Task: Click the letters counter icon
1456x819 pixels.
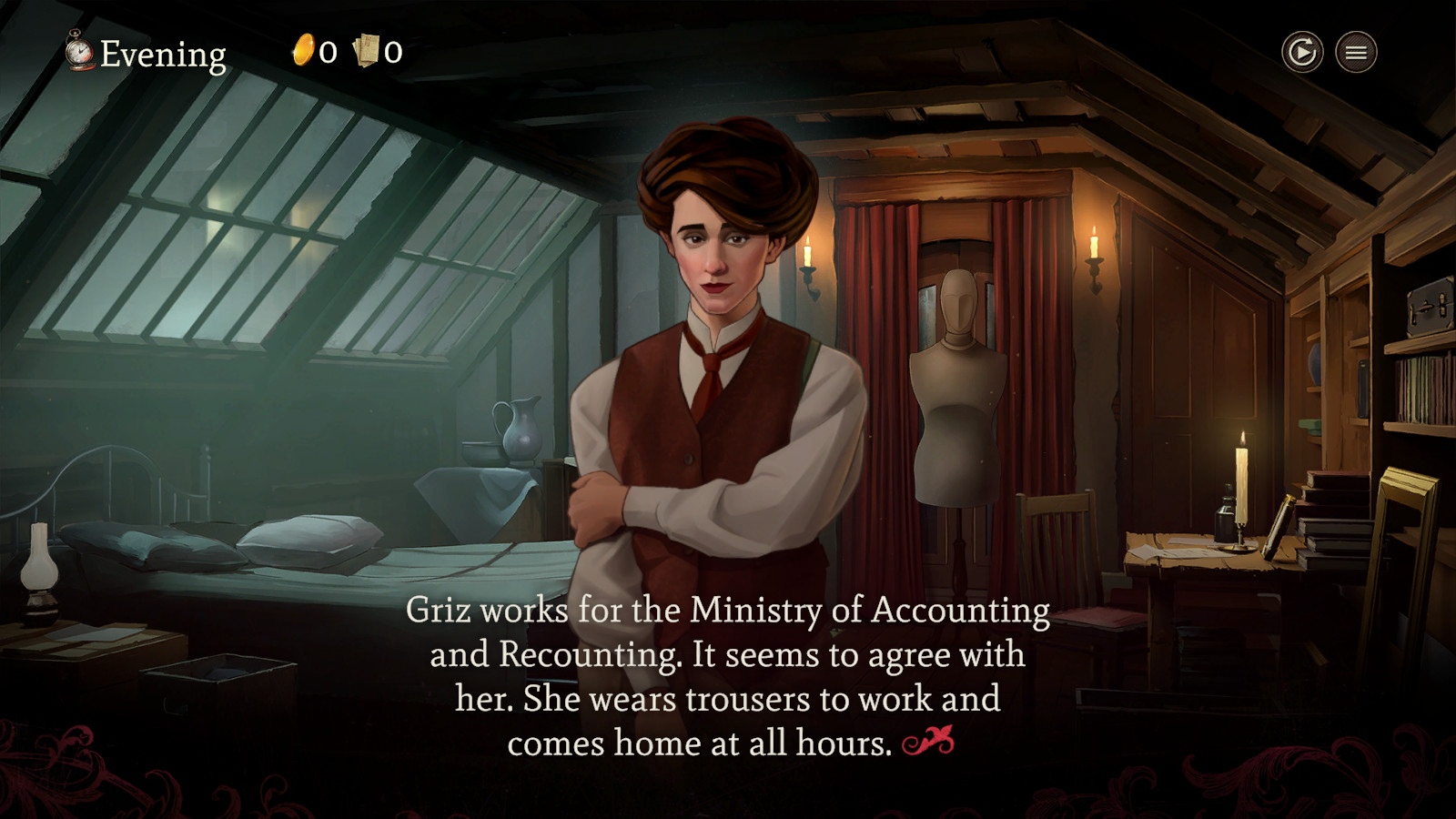Action: tap(364, 52)
